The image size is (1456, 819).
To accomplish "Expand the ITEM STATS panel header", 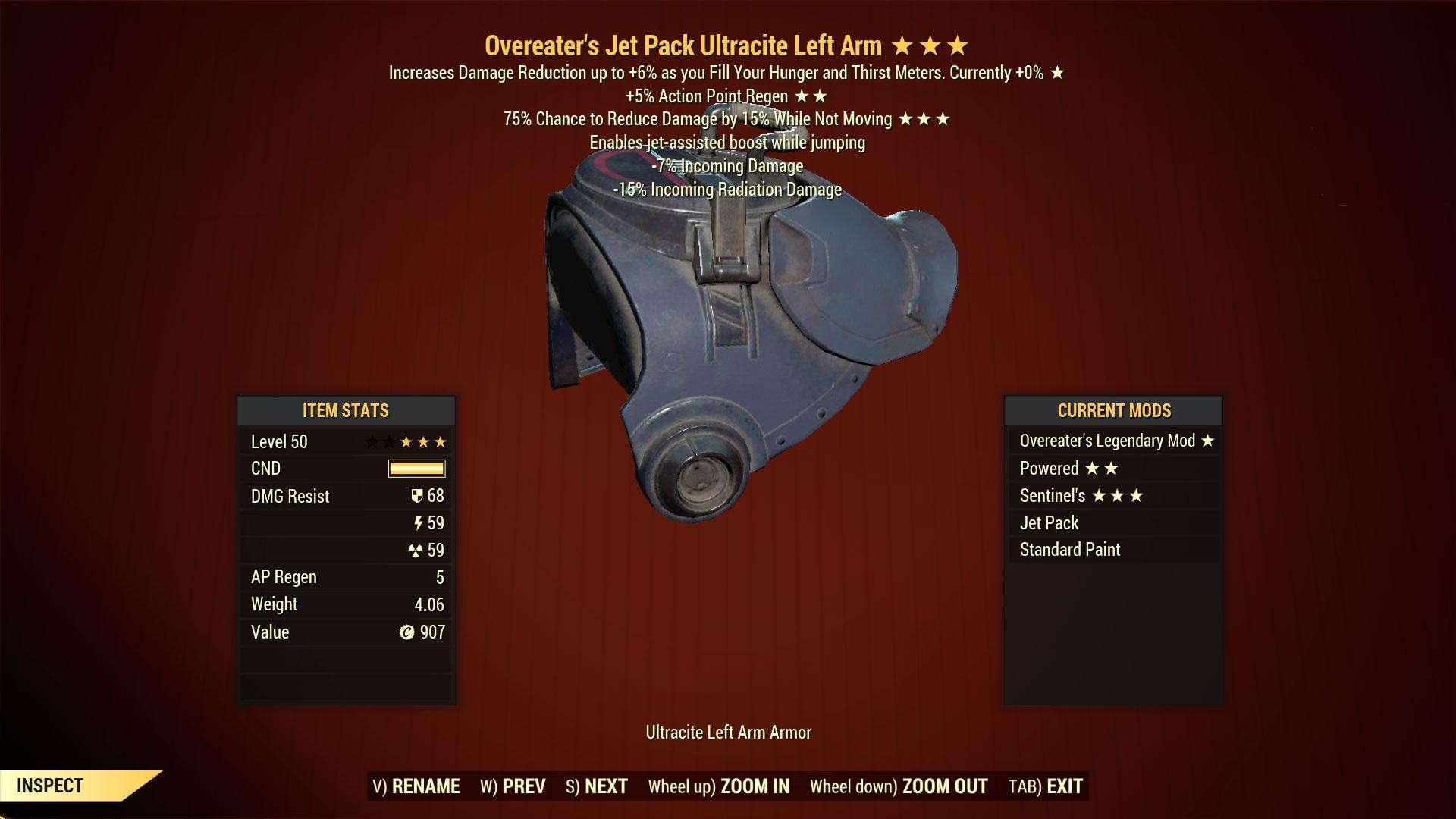I will coord(345,411).
